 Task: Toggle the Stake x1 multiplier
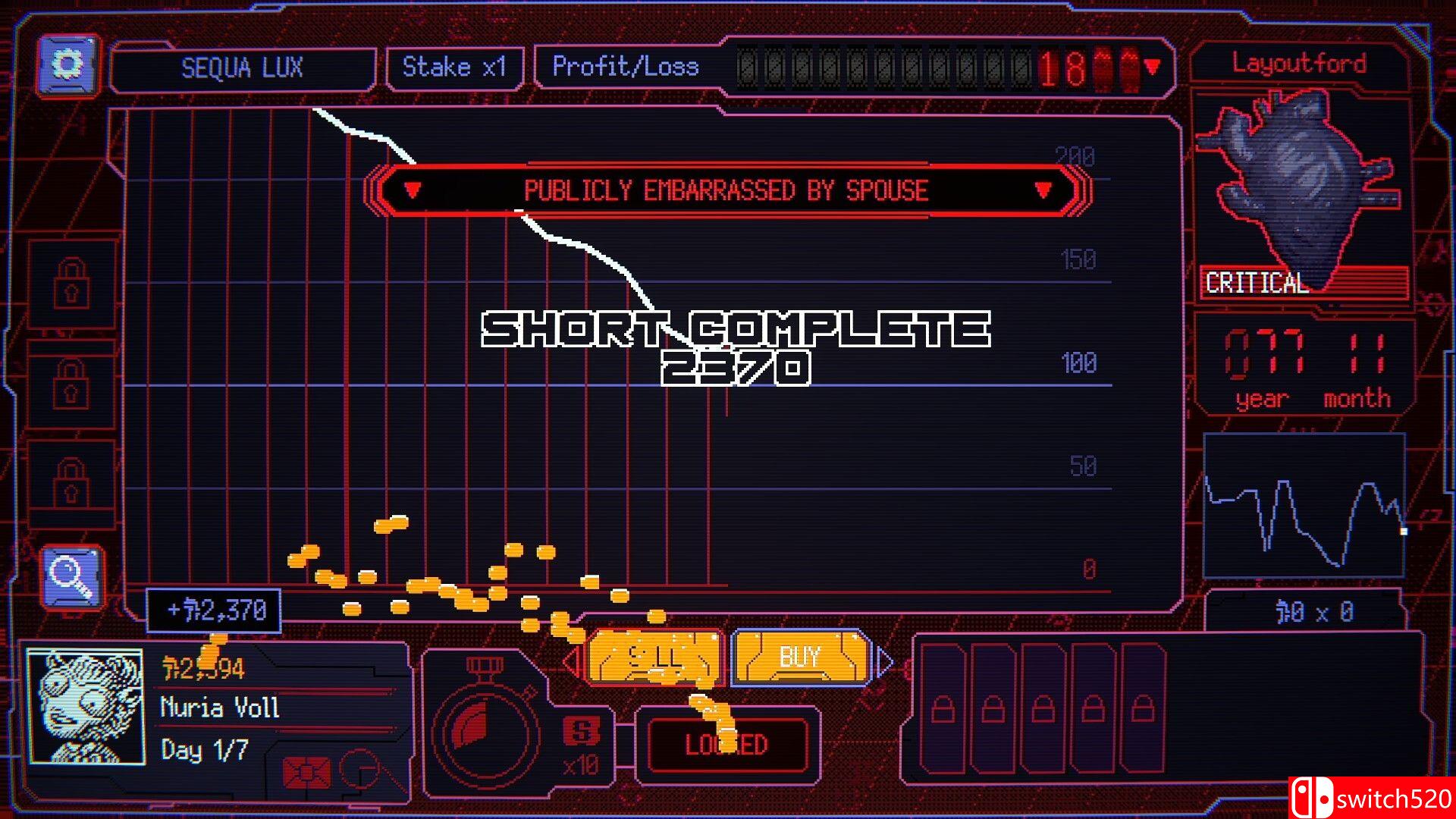[453, 67]
